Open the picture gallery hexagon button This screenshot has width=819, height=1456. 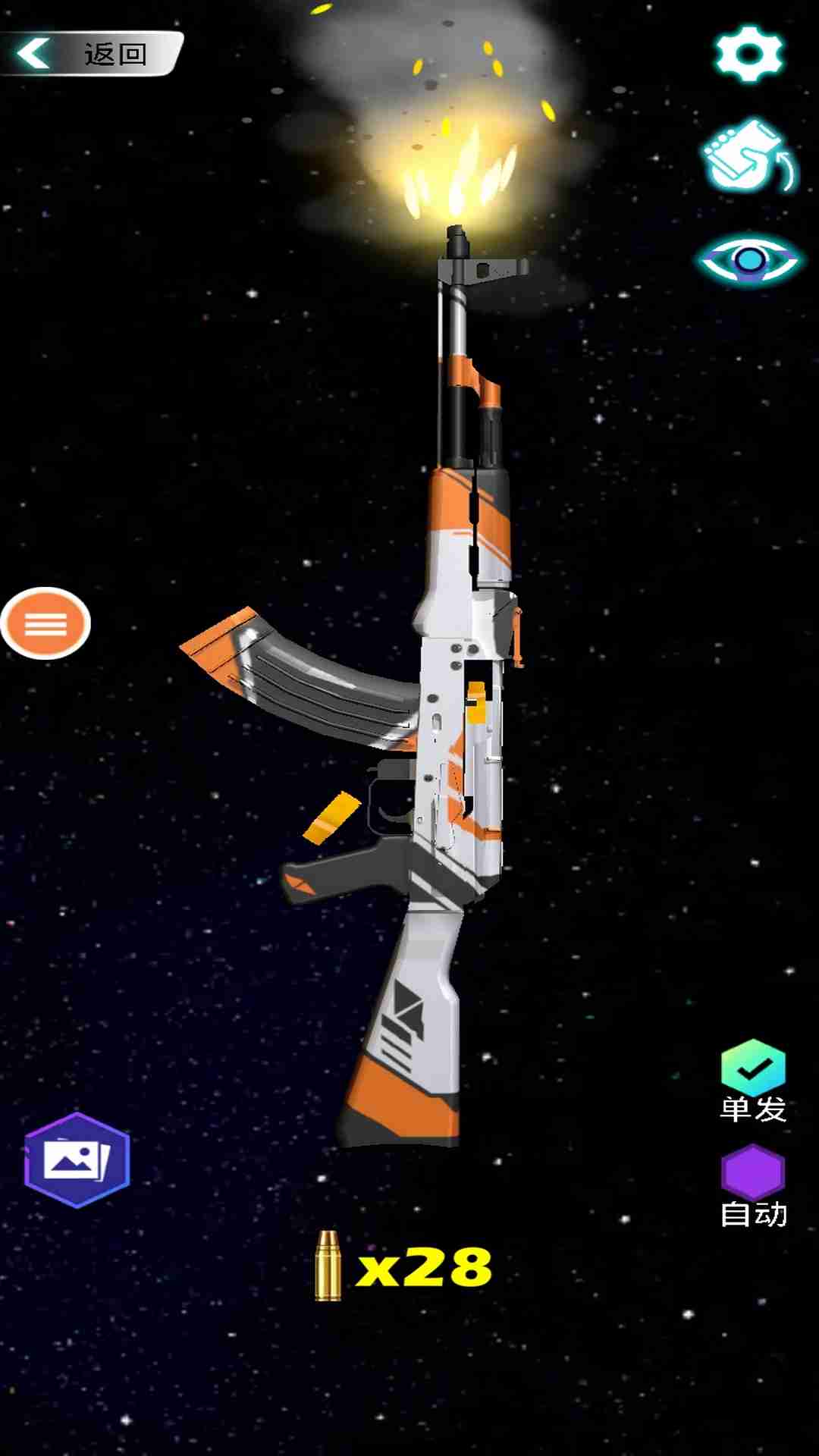click(x=77, y=1159)
